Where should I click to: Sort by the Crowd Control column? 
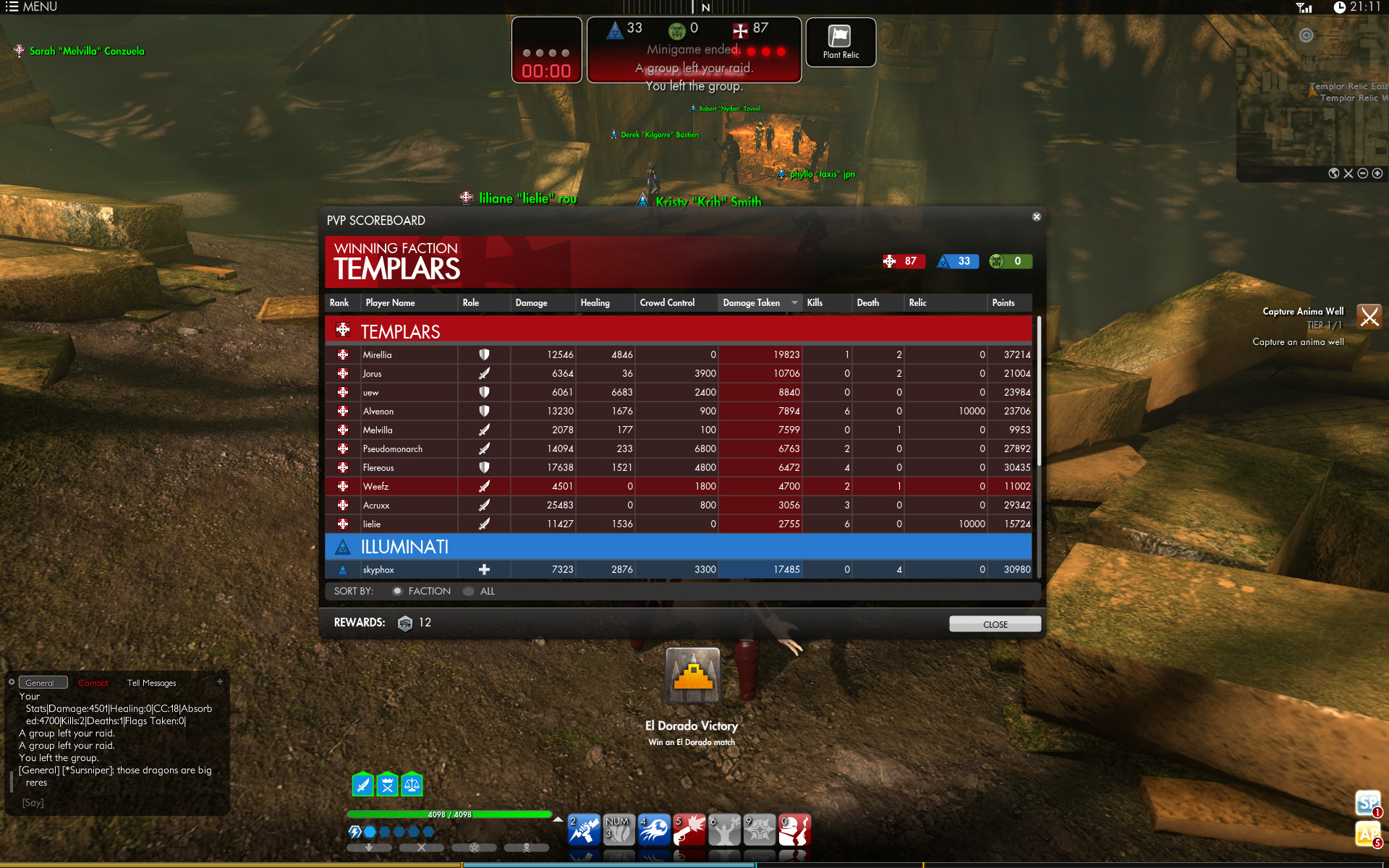click(x=667, y=303)
